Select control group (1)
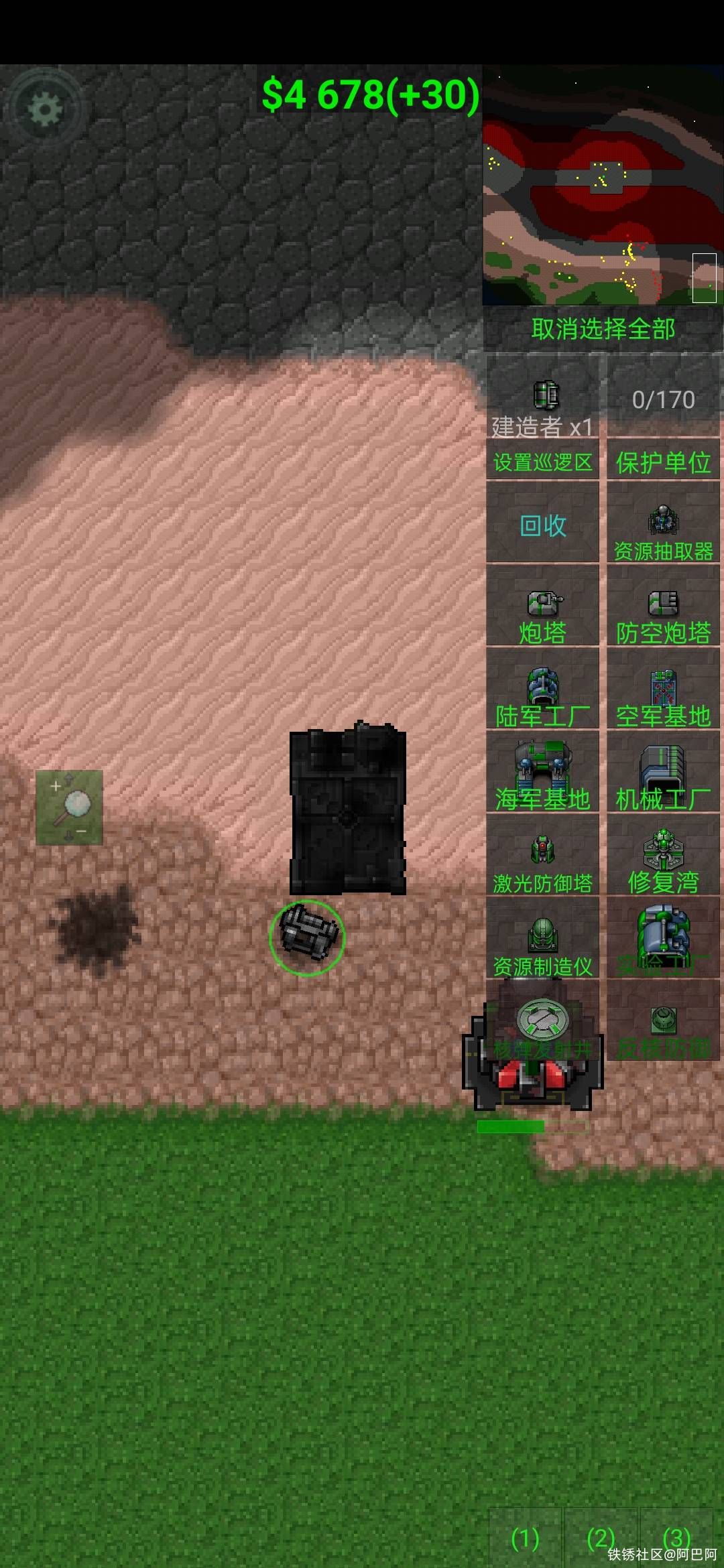 525,1539
